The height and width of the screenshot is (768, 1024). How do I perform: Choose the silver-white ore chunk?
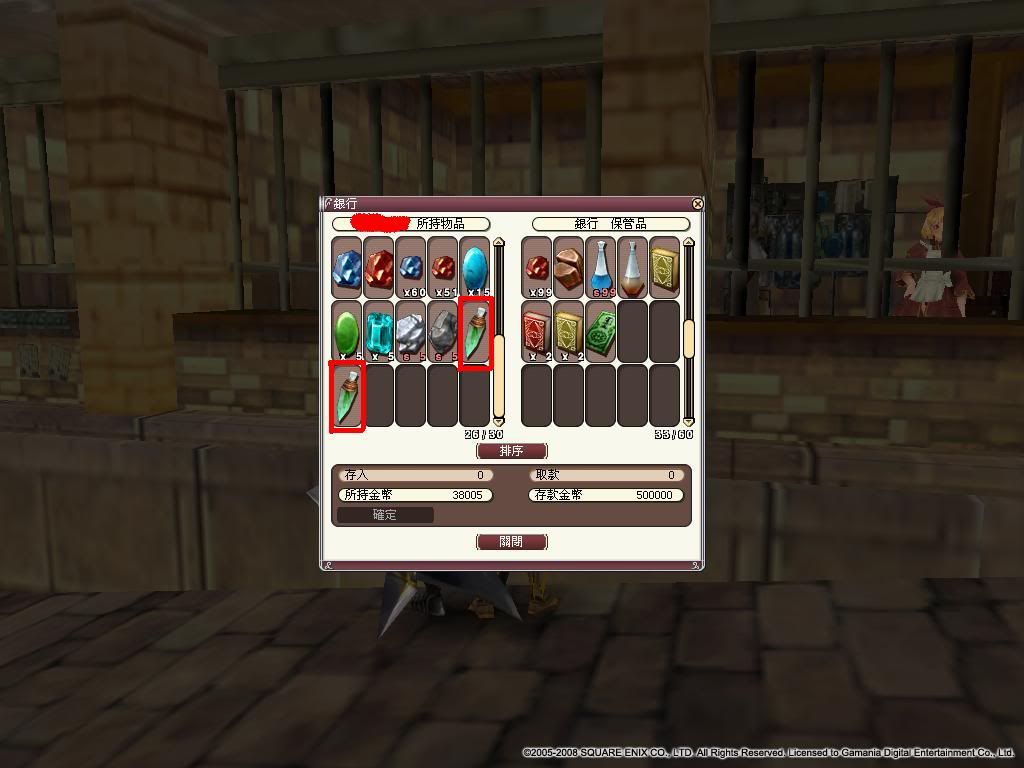[x=411, y=331]
